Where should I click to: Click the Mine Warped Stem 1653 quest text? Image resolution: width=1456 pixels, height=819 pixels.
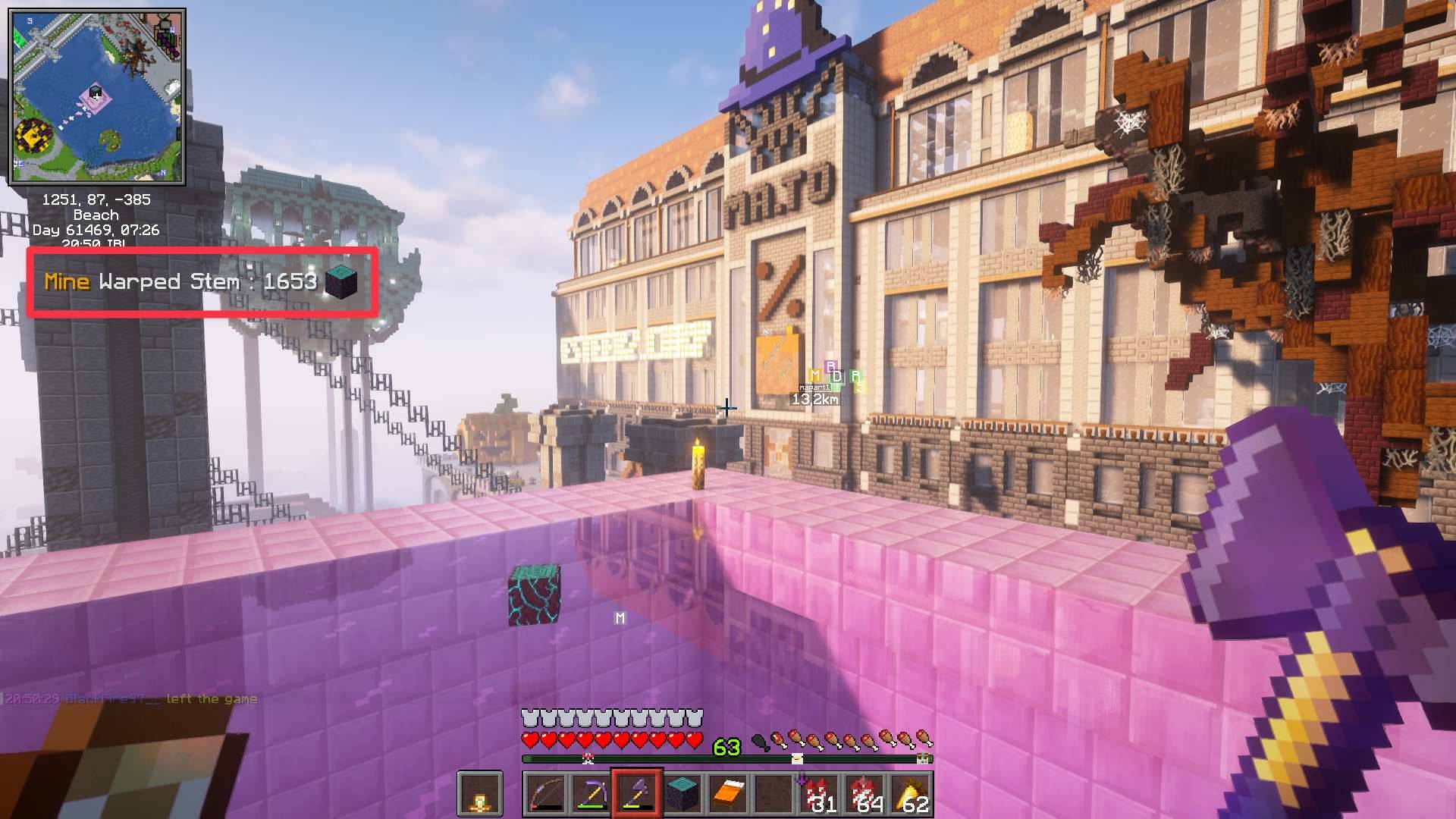[x=182, y=284]
